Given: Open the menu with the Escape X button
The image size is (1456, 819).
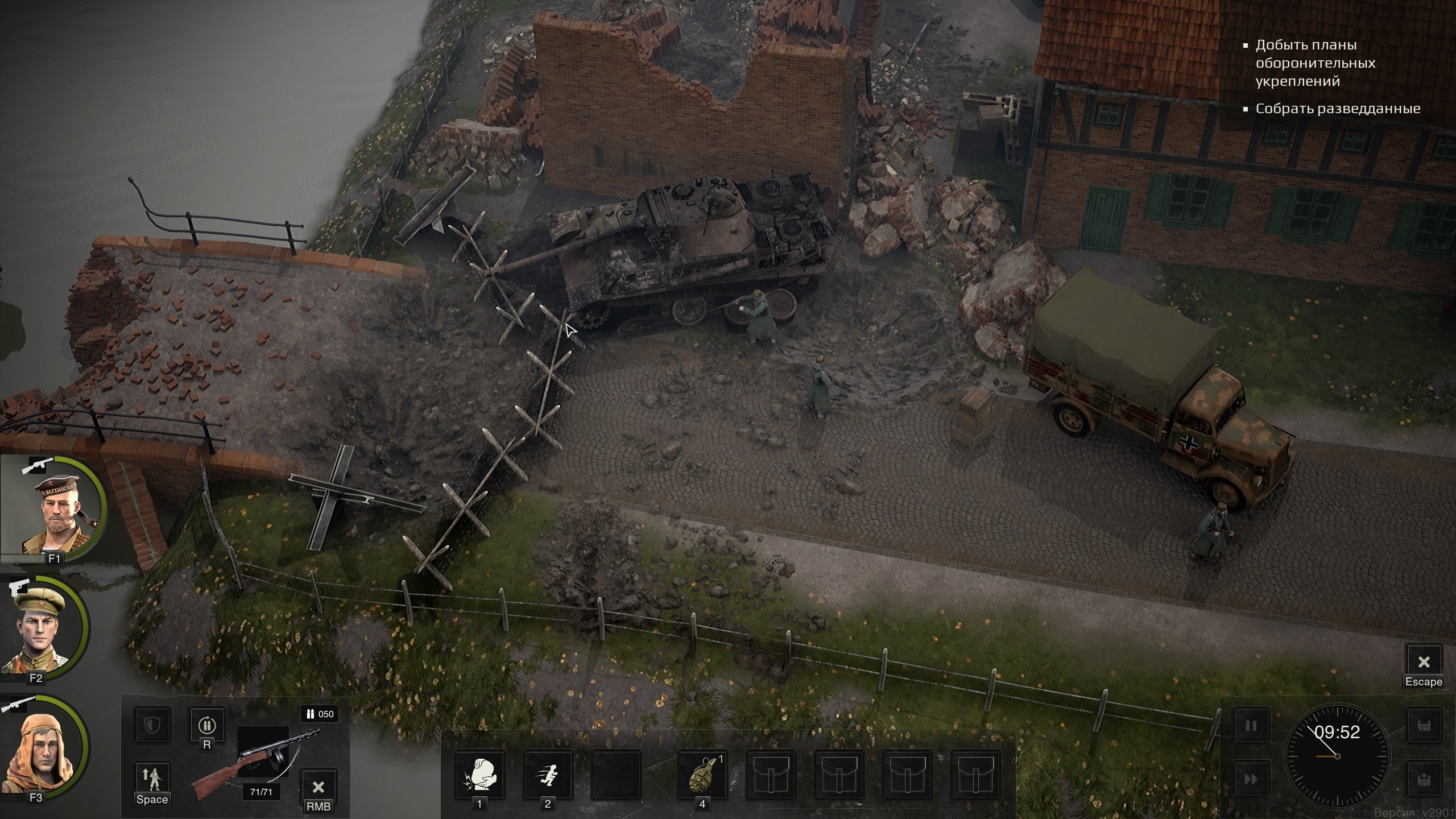Looking at the screenshot, I should 1424,662.
